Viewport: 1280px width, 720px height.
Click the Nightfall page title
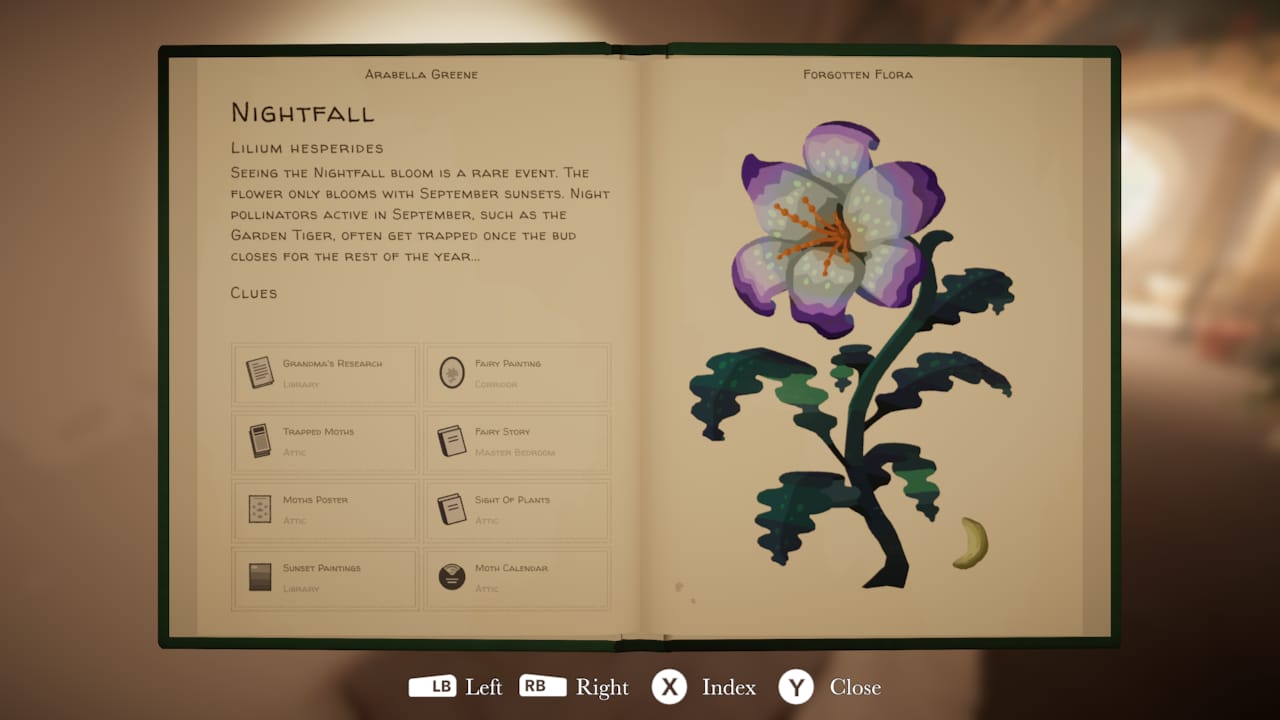pos(302,112)
